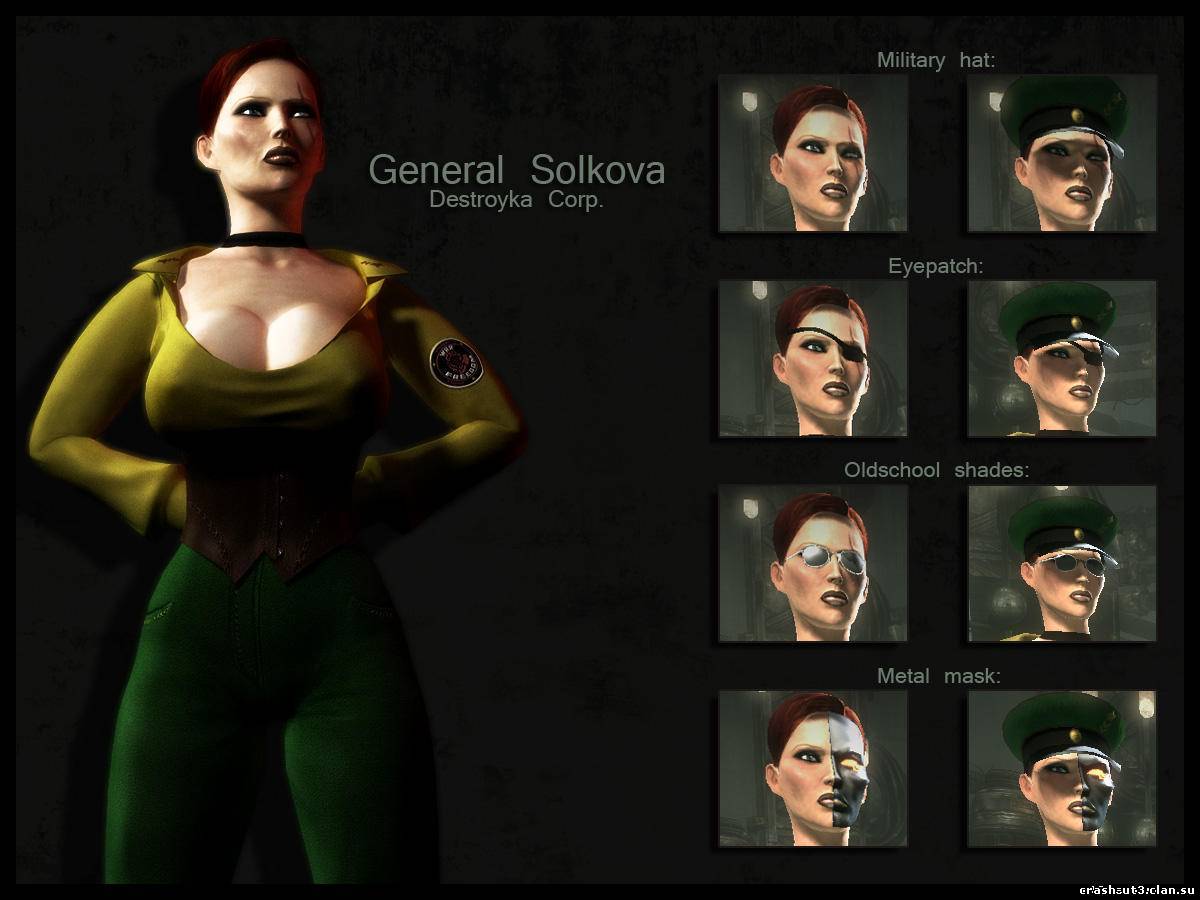Choose the shades thumbnail with military cap
This screenshot has width=1200, height=900.
(1062, 563)
